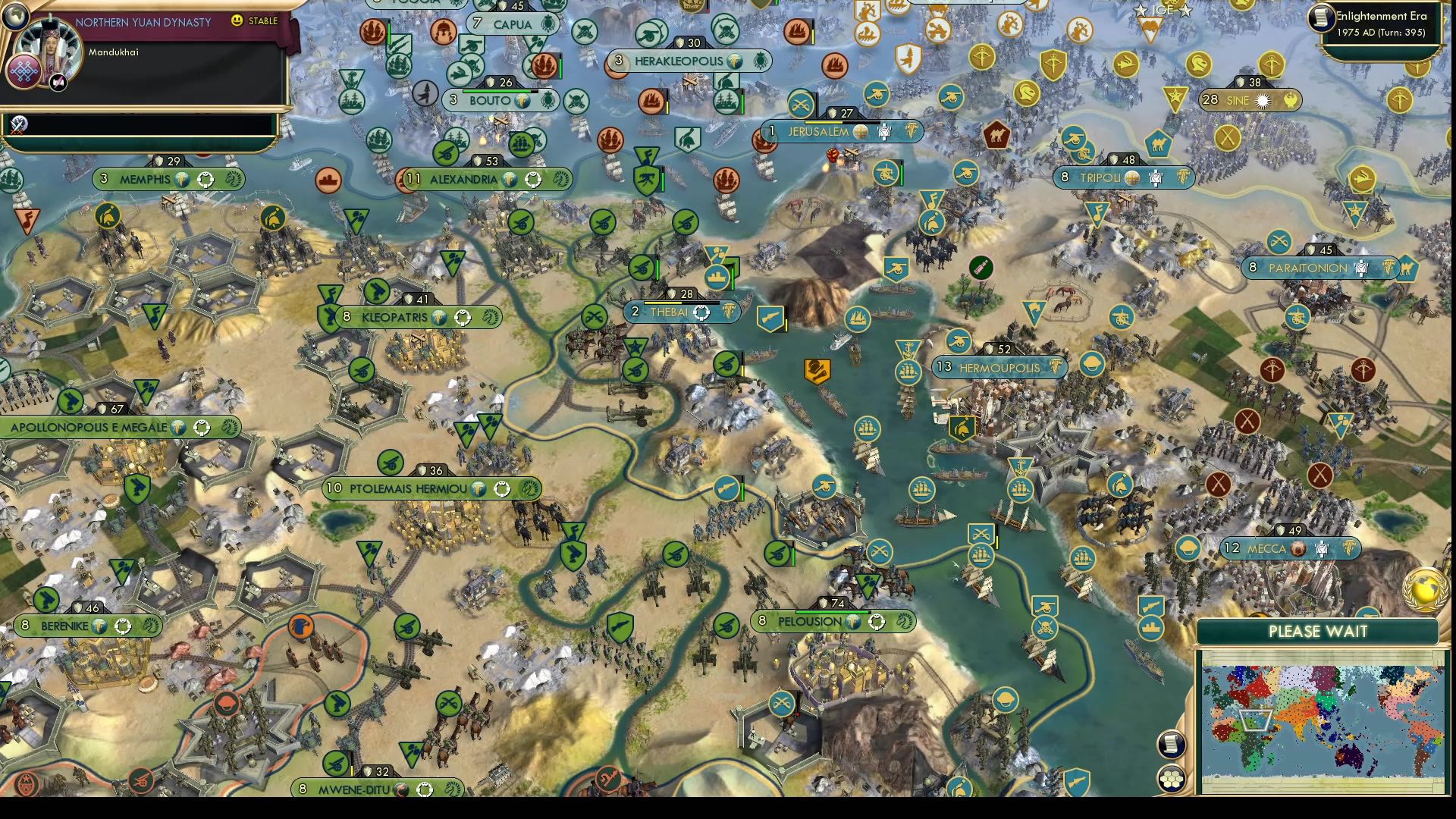Open the Mecca city banner
The image size is (1456, 819).
1289,548
